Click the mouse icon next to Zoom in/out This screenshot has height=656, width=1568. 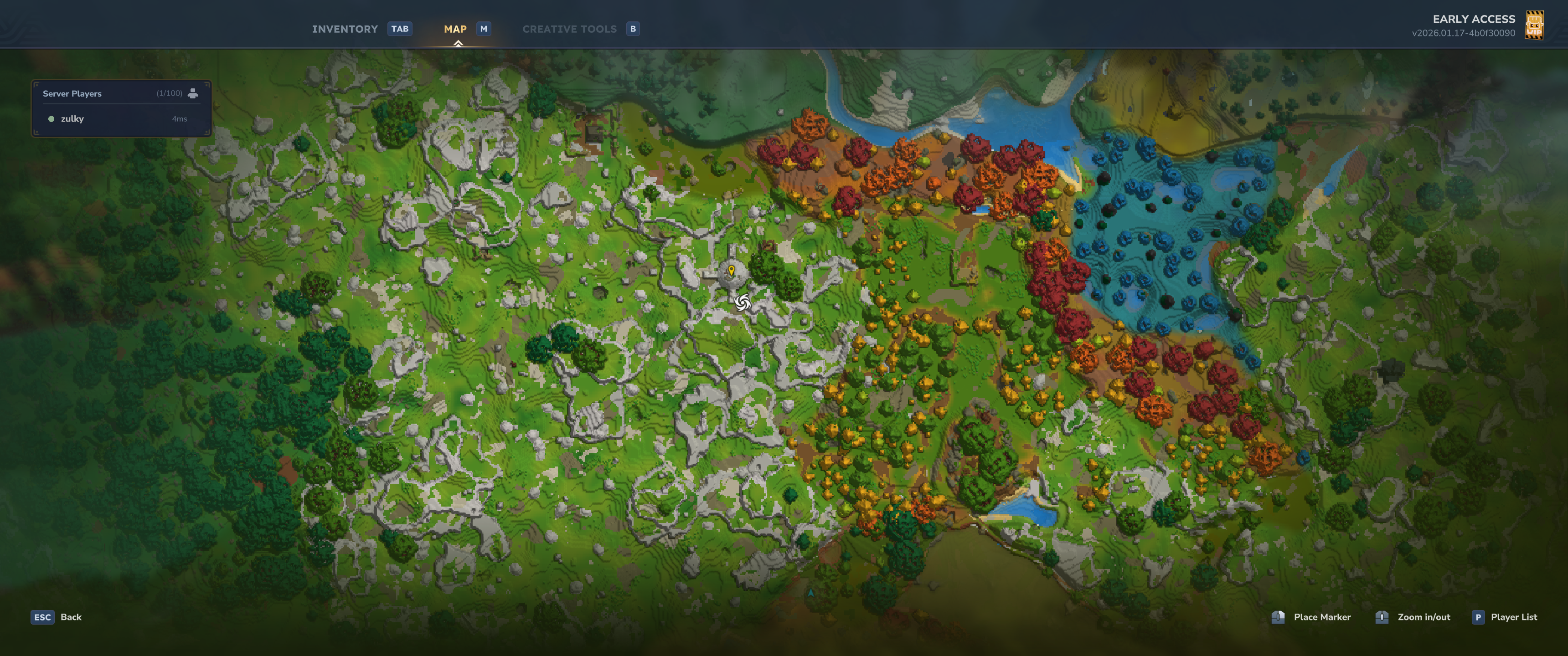1381,616
